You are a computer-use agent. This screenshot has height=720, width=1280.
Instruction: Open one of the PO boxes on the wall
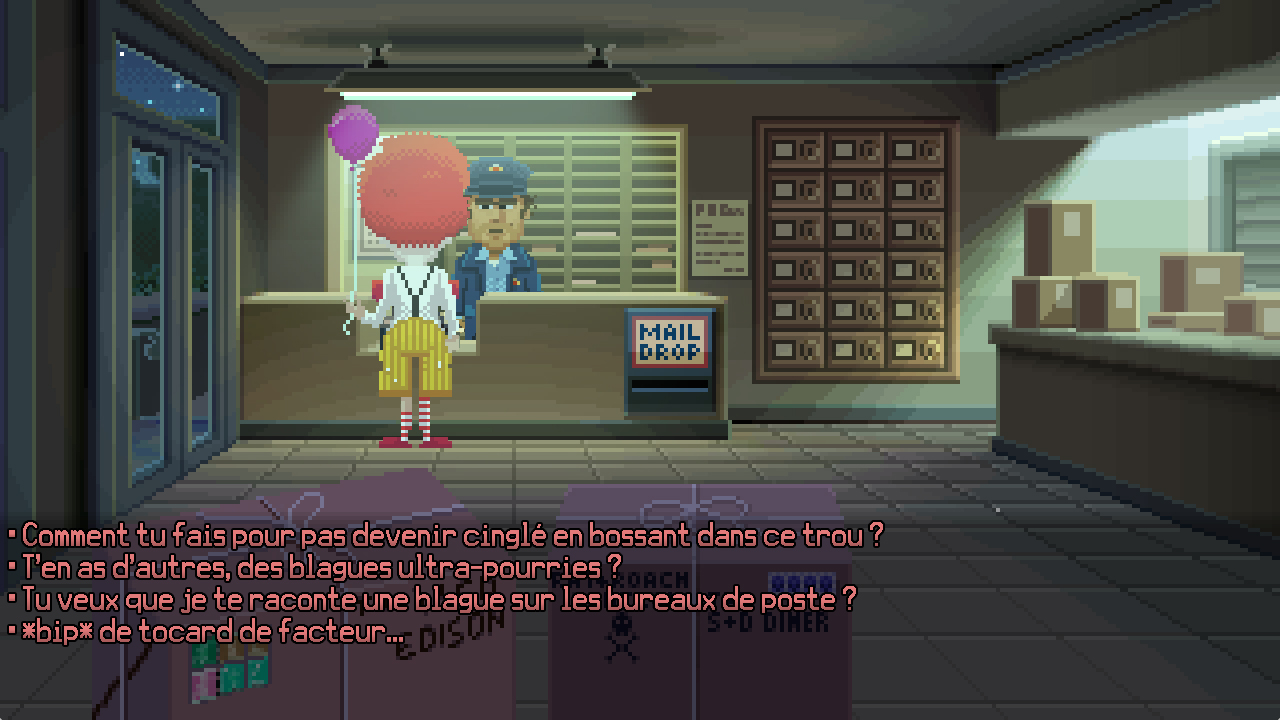pyautogui.click(x=855, y=240)
